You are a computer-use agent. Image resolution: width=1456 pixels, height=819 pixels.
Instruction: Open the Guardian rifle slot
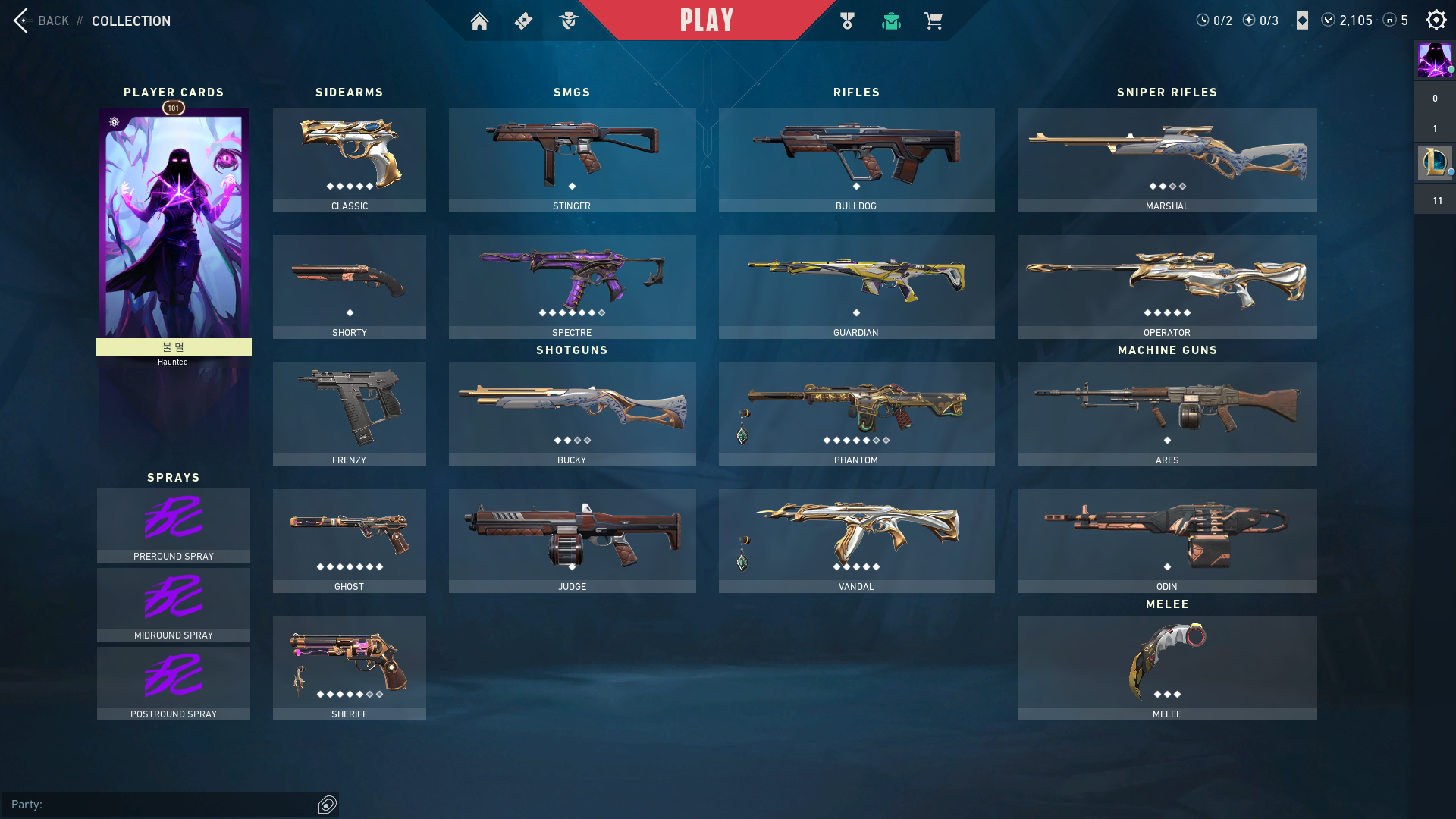[856, 287]
